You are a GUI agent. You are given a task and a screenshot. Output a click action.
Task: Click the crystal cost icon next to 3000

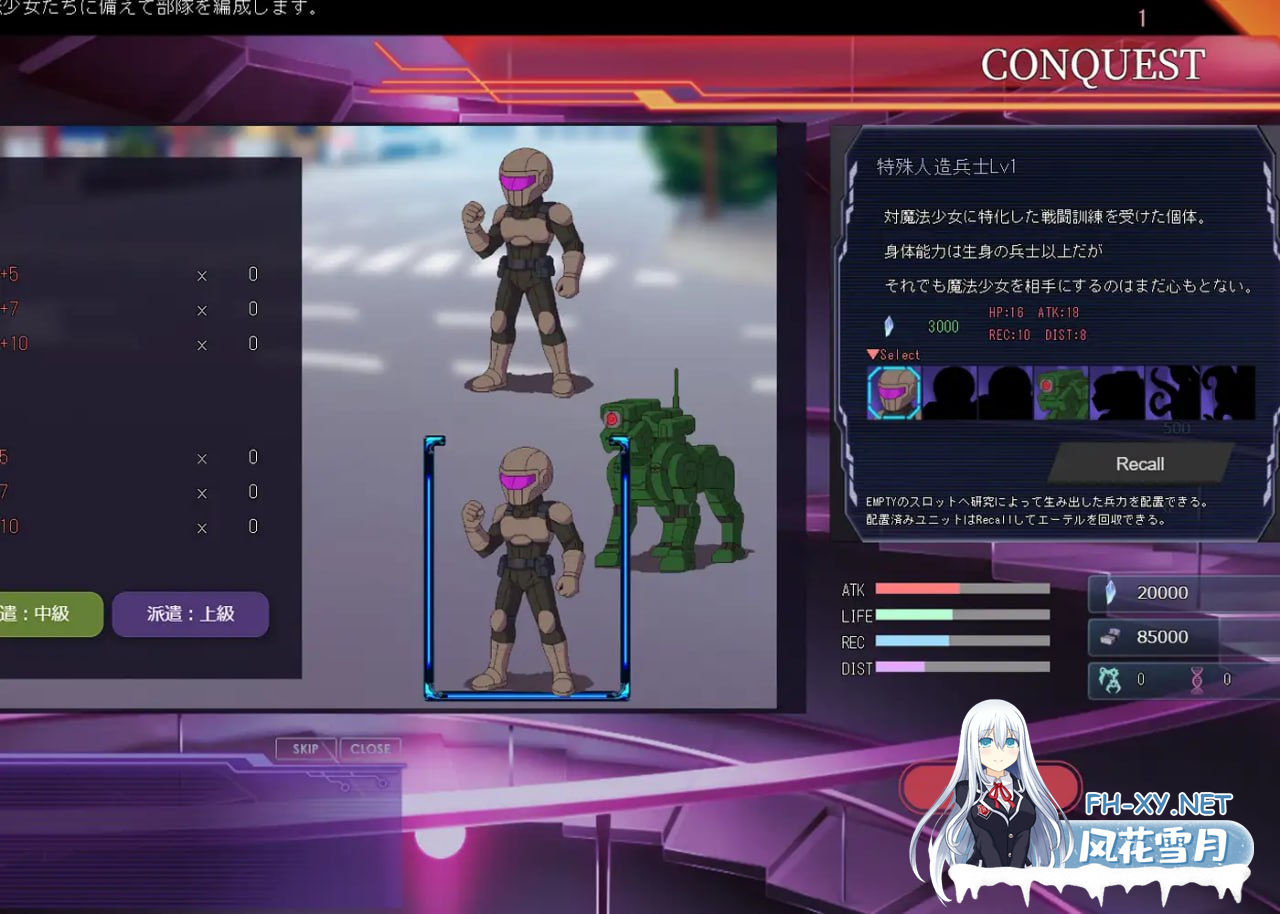[x=888, y=325]
